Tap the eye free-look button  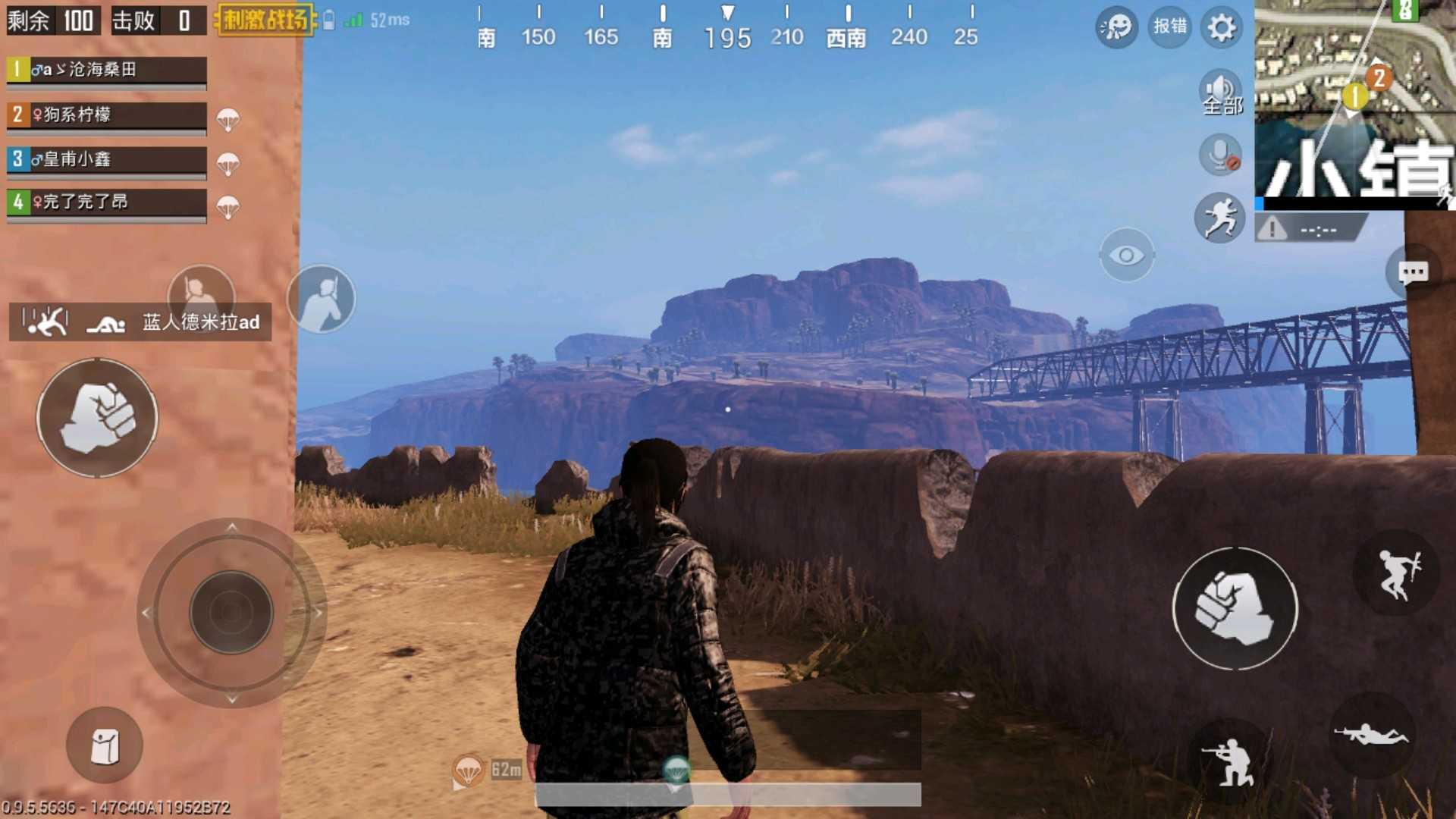point(1126,256)
